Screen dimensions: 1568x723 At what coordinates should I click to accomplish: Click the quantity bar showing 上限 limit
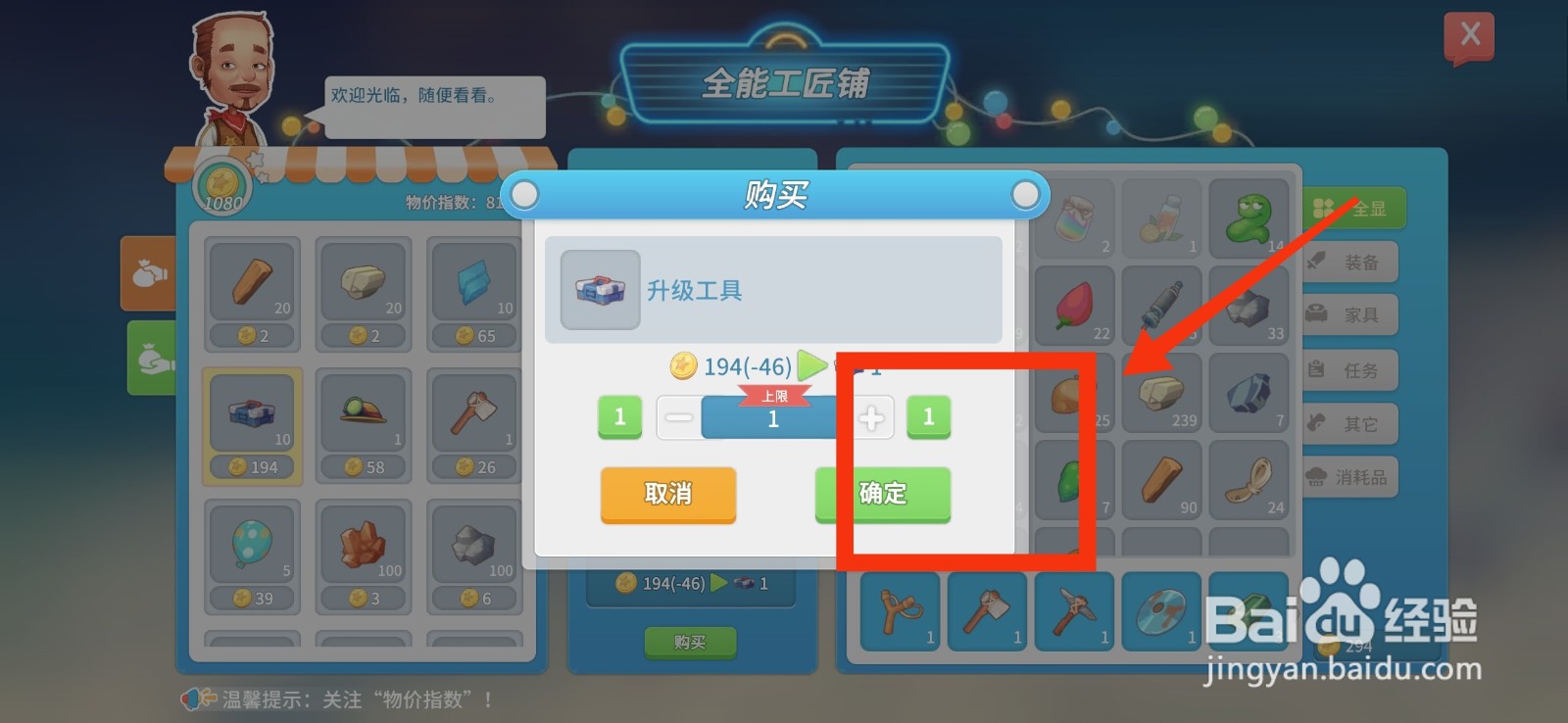773,417
